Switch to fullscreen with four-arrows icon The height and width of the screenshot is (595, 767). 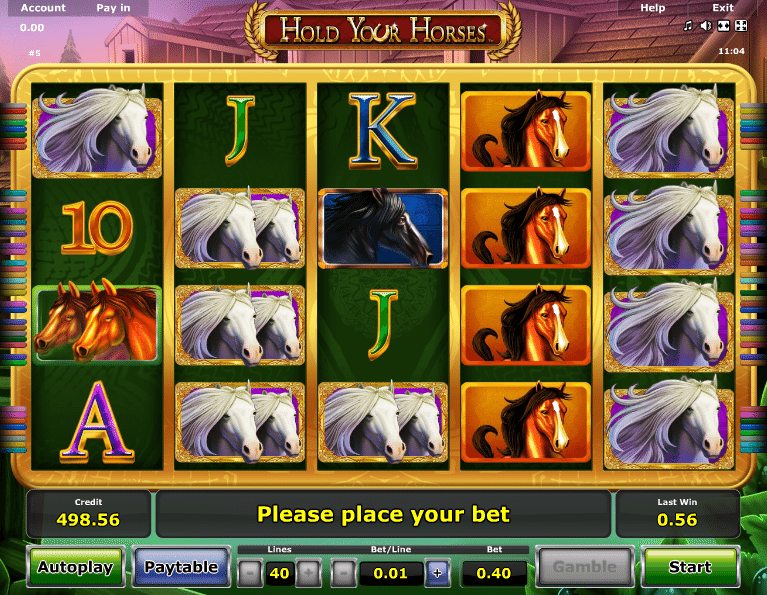[x=740, y=25]
